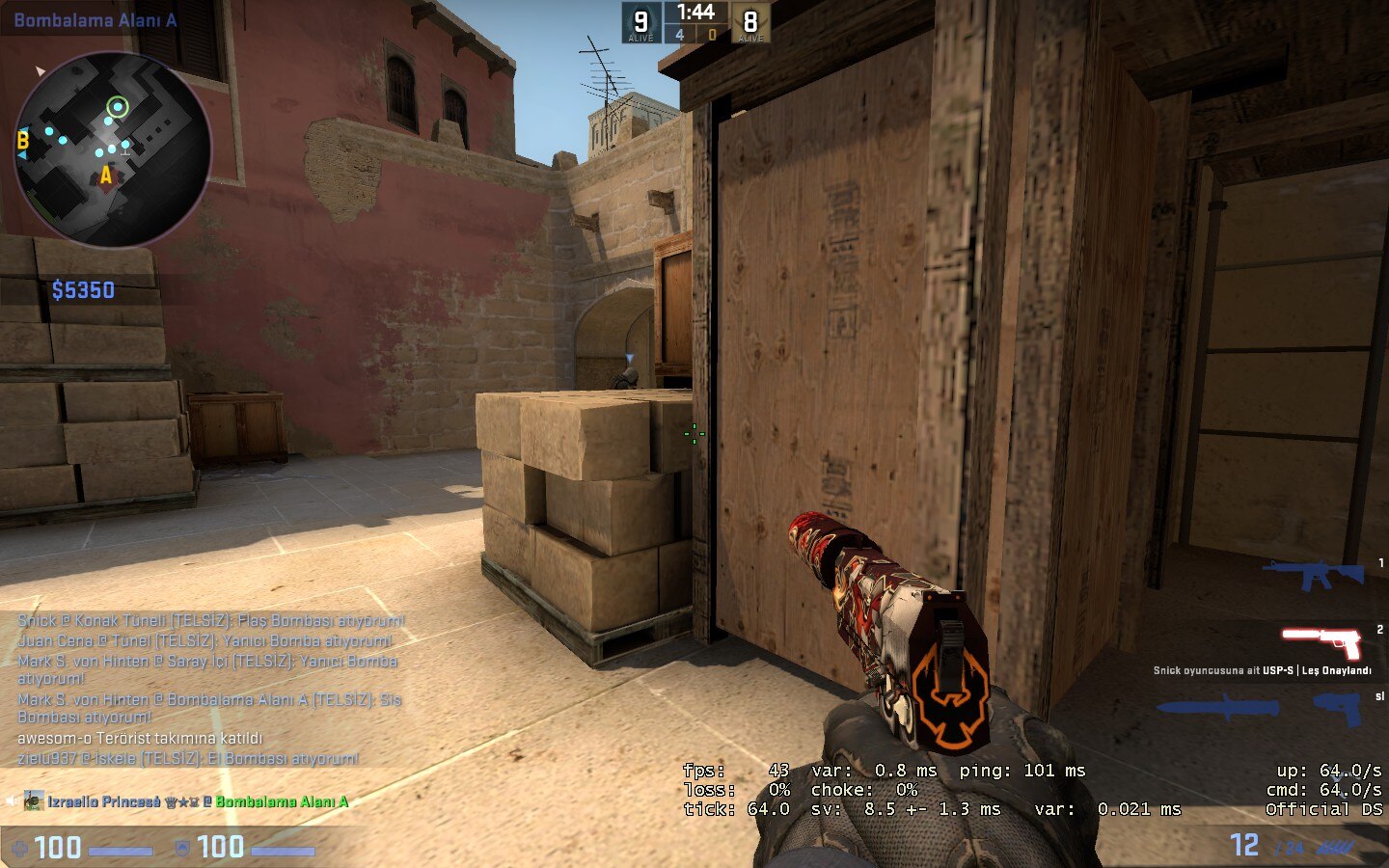Screen dimensions: 1389x868
Task: Click the bombsite A marker on radar
Action: click(106, 176)
